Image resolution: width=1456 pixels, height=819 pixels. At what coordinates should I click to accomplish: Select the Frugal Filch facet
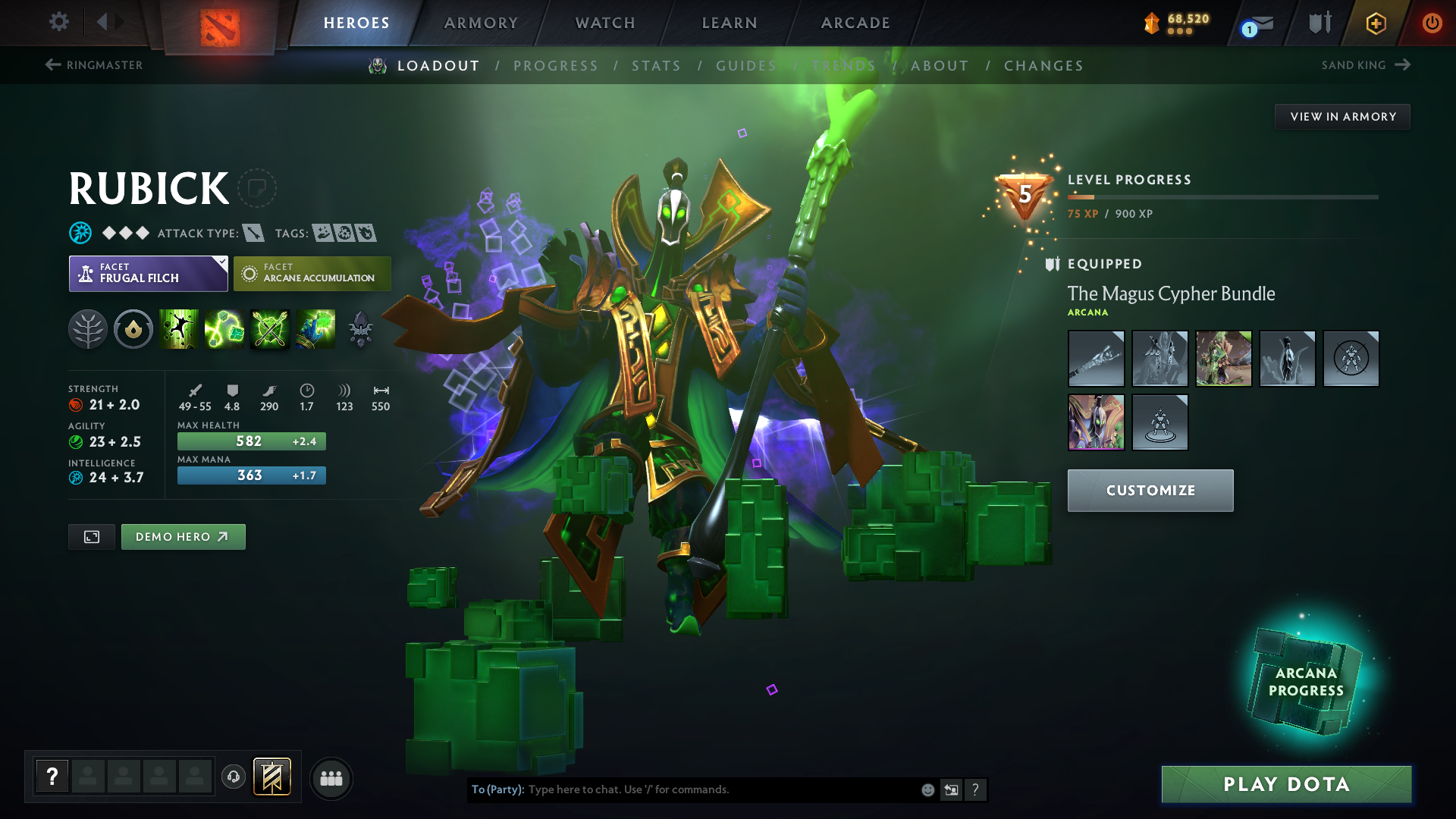click(x=148, y=273)
